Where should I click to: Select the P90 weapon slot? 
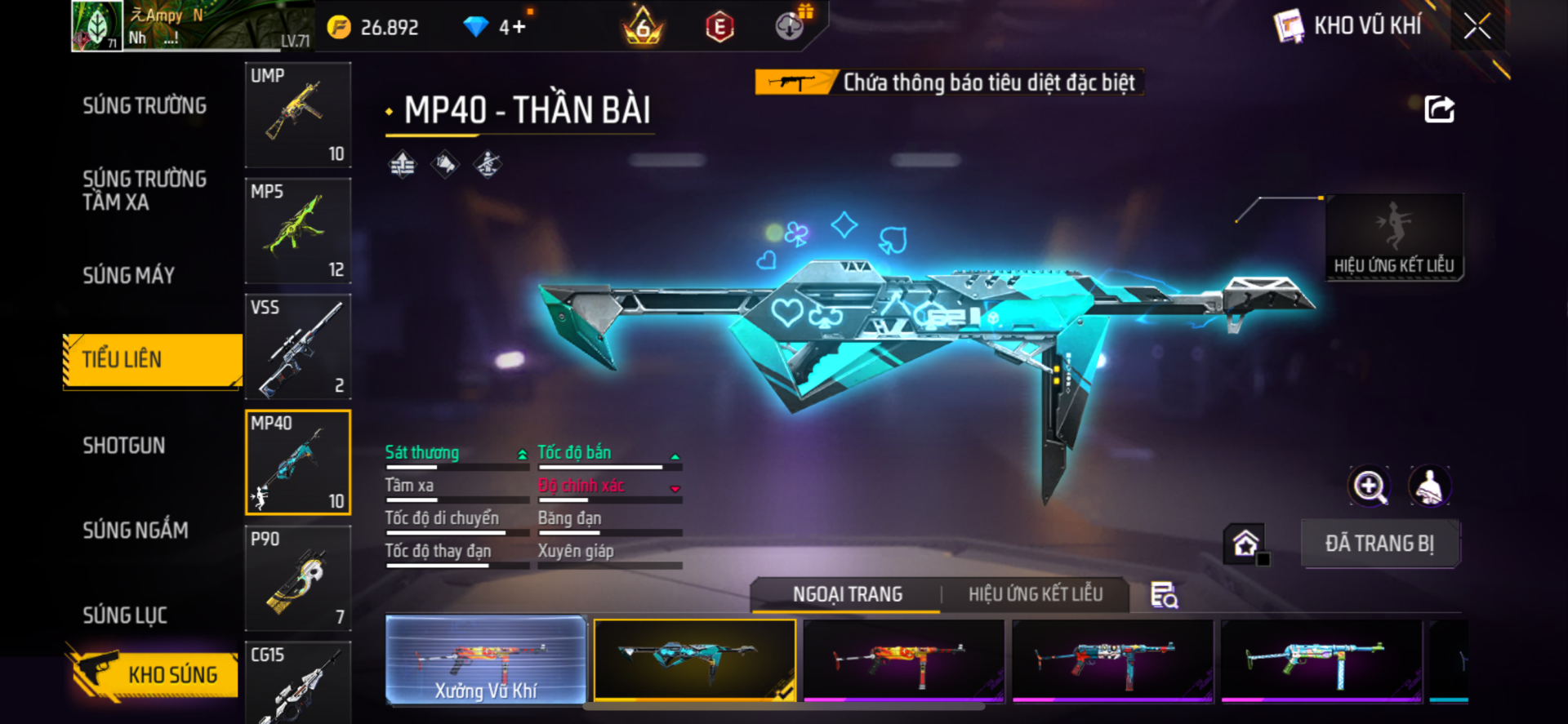coord(298,578)
